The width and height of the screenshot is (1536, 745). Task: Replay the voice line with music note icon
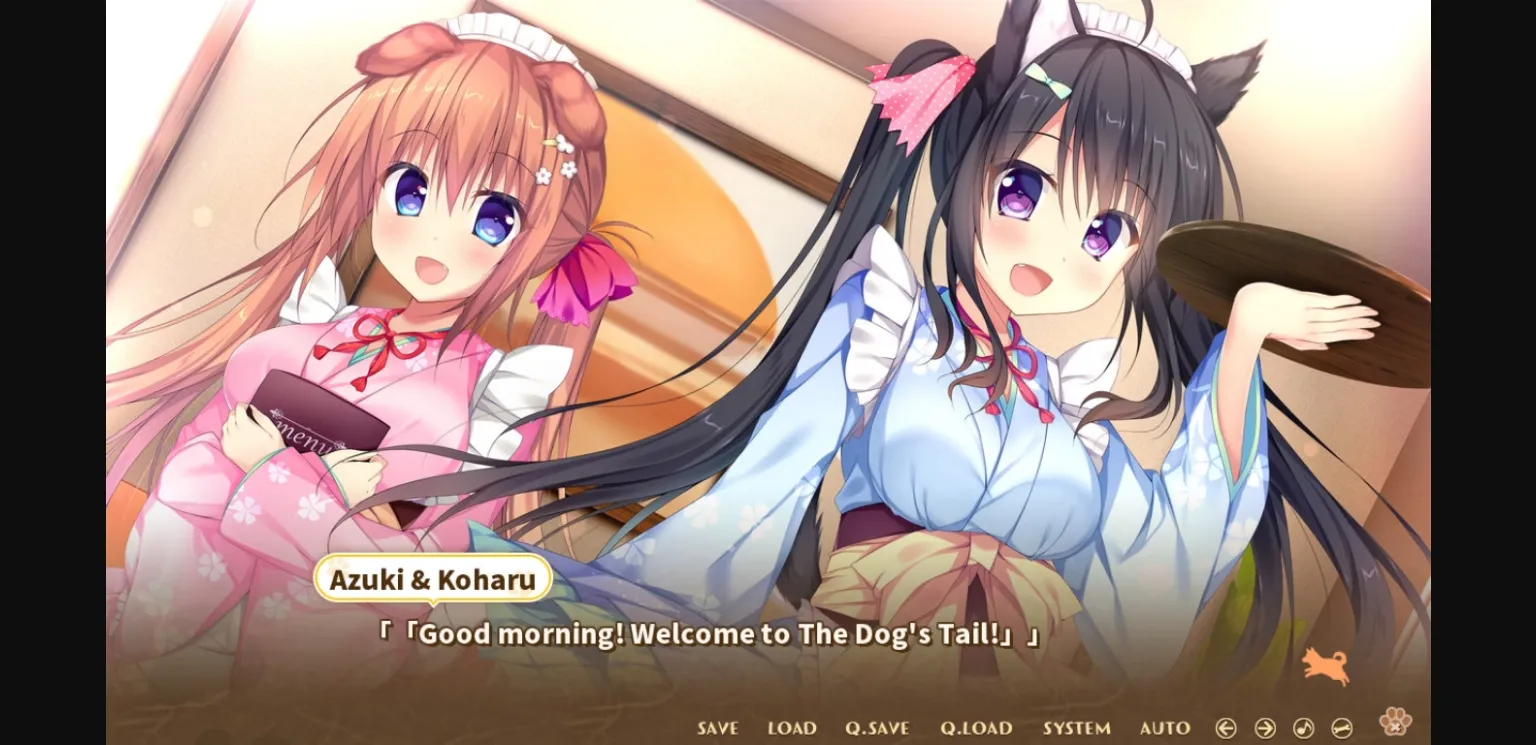coord(1302,728)
